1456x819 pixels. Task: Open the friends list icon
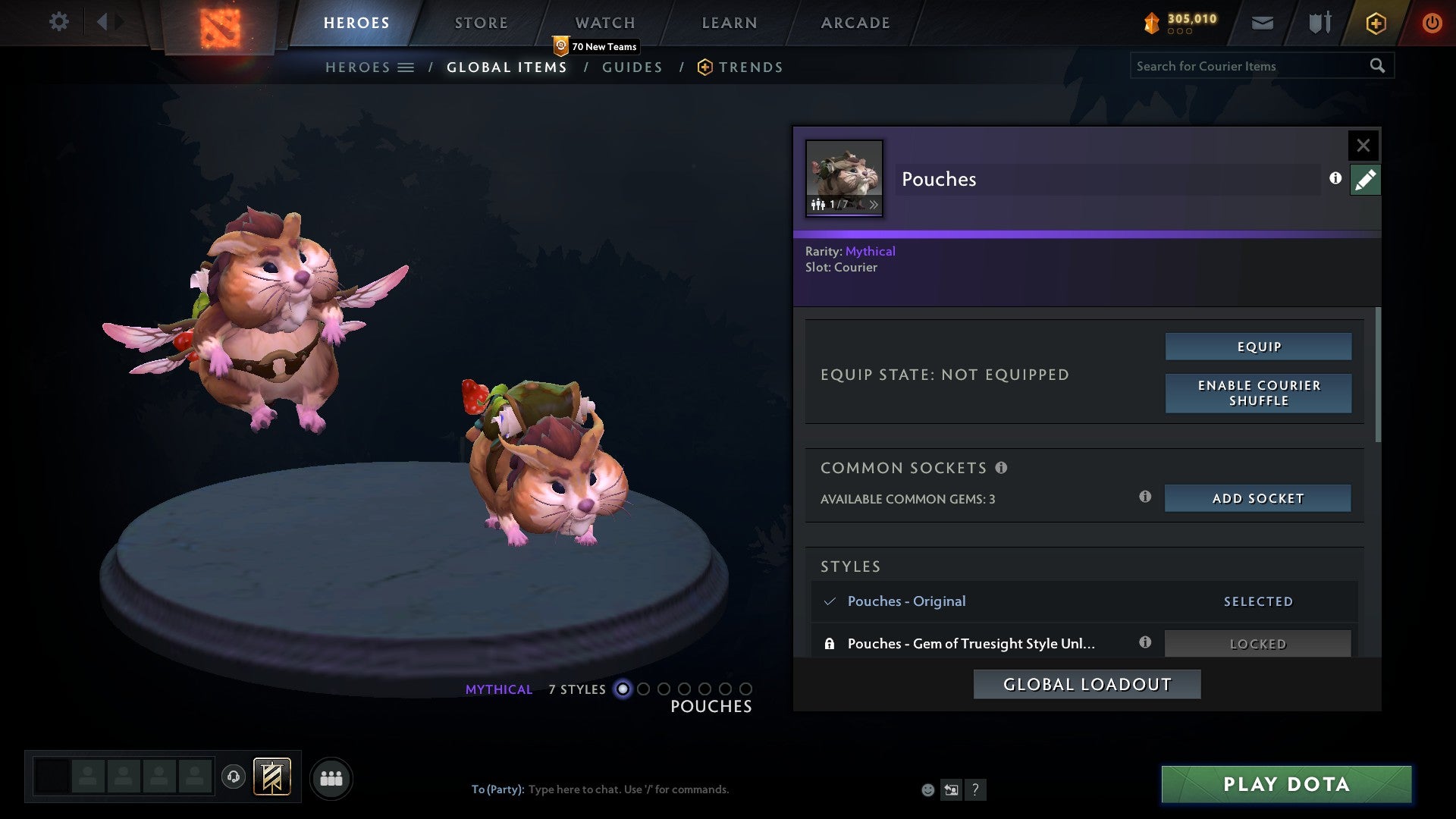331,777
